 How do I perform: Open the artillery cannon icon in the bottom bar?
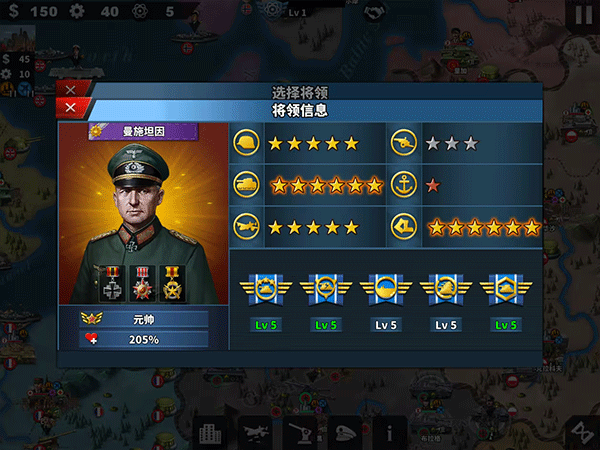point(300,432)
